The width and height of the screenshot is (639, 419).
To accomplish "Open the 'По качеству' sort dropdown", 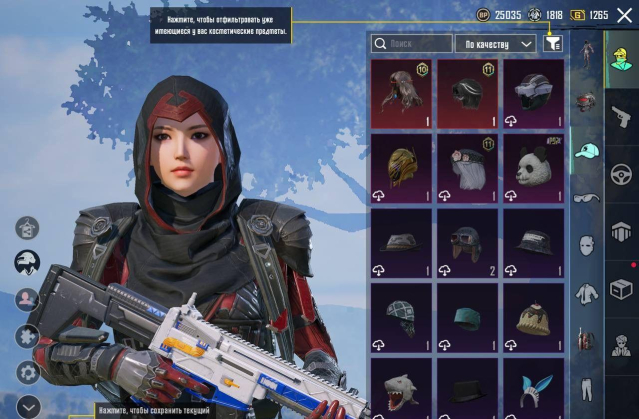I will tap(494, 44).
